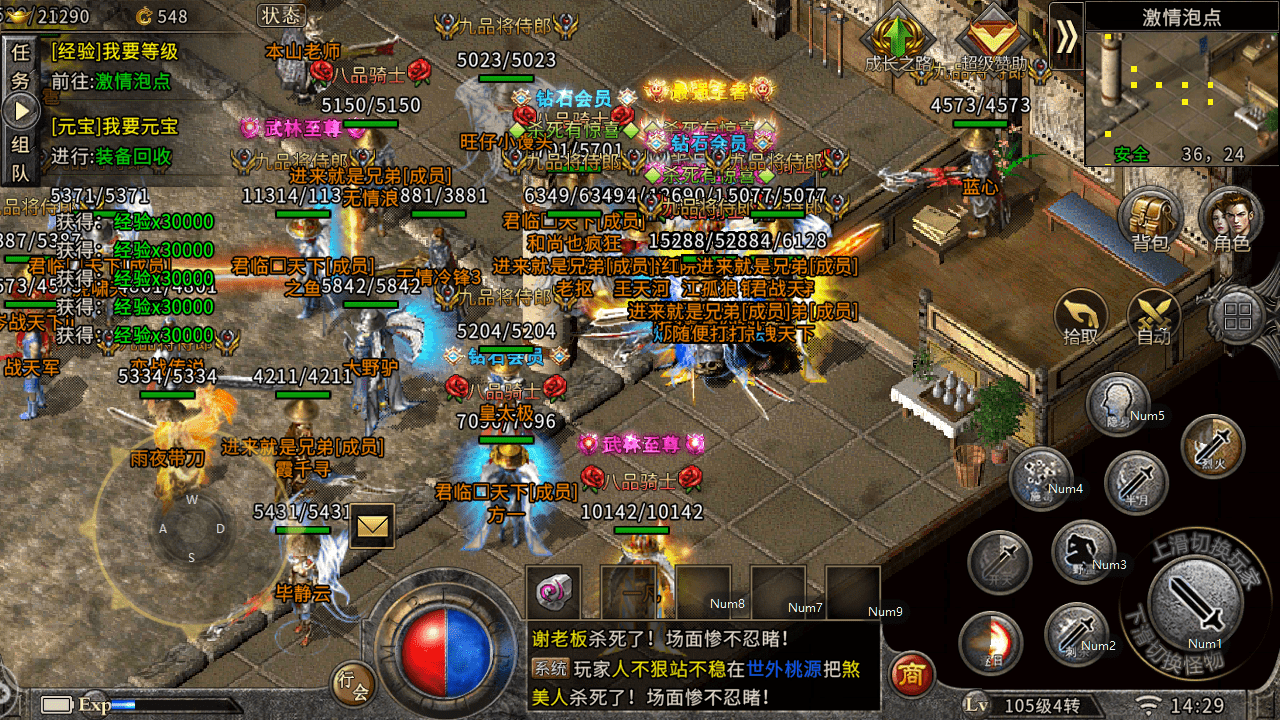Open the four-square grid menu button

pyautogui.click(x=1238, y=318)
